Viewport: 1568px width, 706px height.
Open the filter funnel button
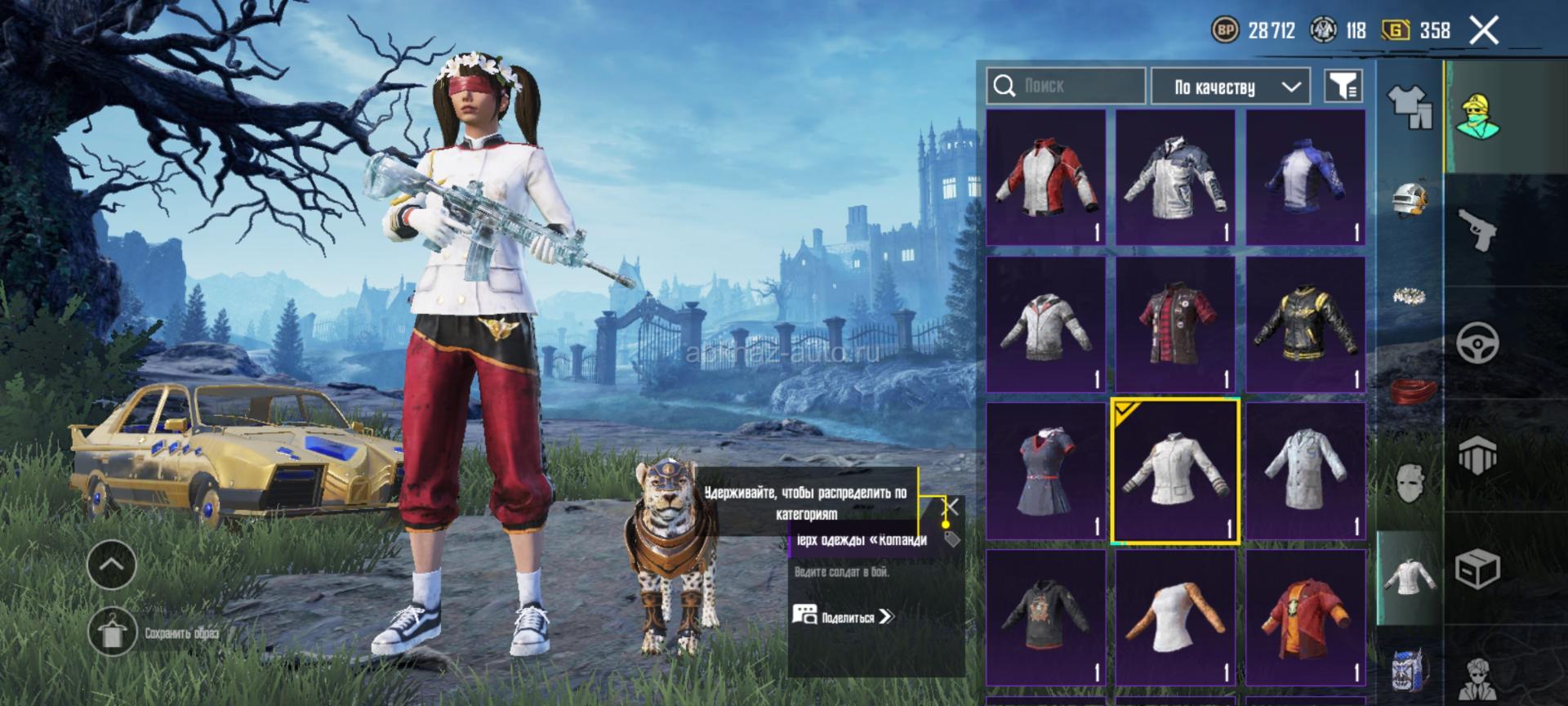[1343, 86]
